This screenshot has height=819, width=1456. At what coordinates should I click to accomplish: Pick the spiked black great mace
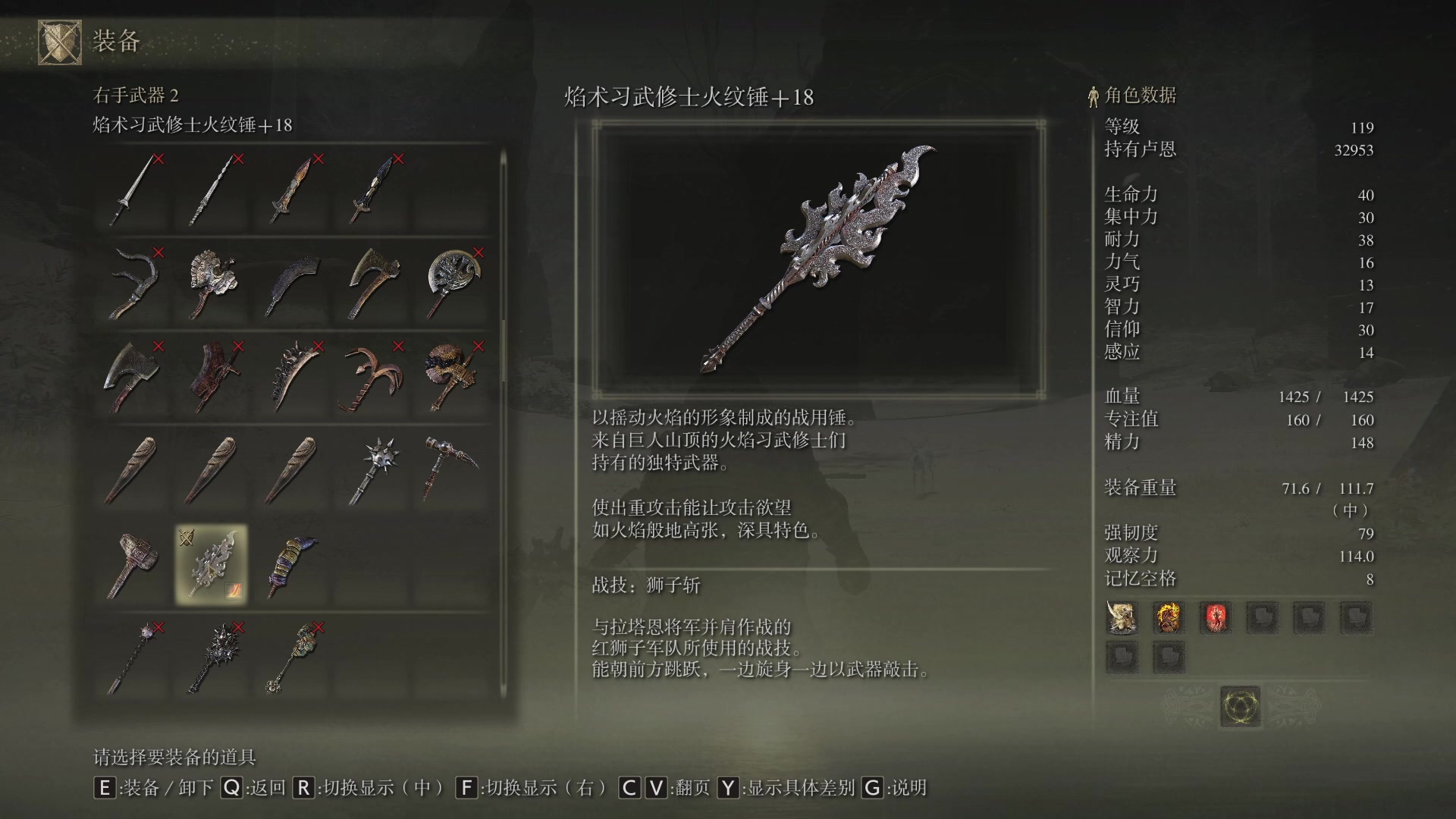(212, 657)
